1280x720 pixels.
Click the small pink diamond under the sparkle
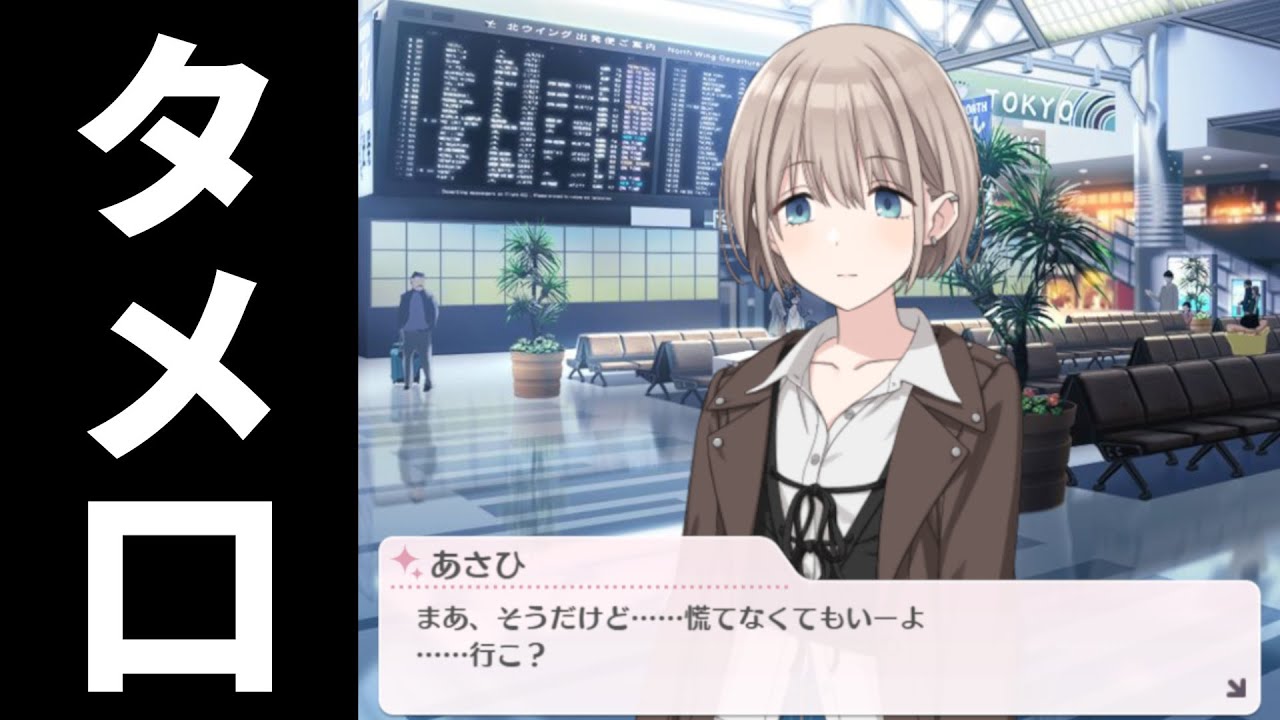click(415, 575)
